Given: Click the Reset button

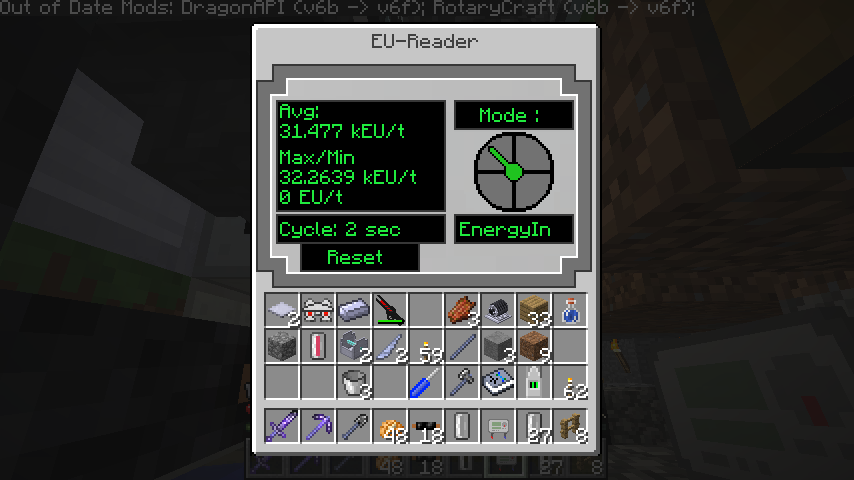Looking at the screenshot, I should point(360,257).
